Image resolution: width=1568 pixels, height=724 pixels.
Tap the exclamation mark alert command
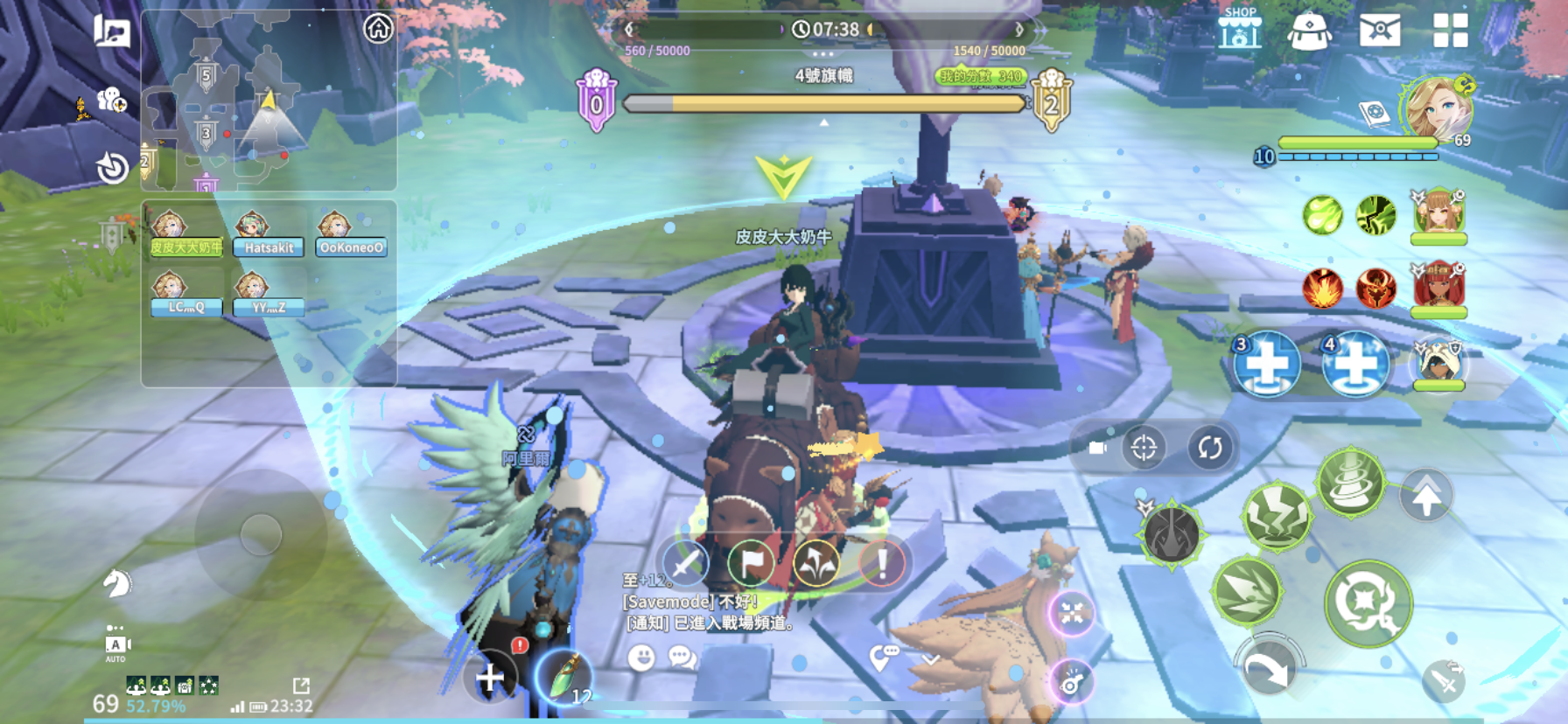882,562
